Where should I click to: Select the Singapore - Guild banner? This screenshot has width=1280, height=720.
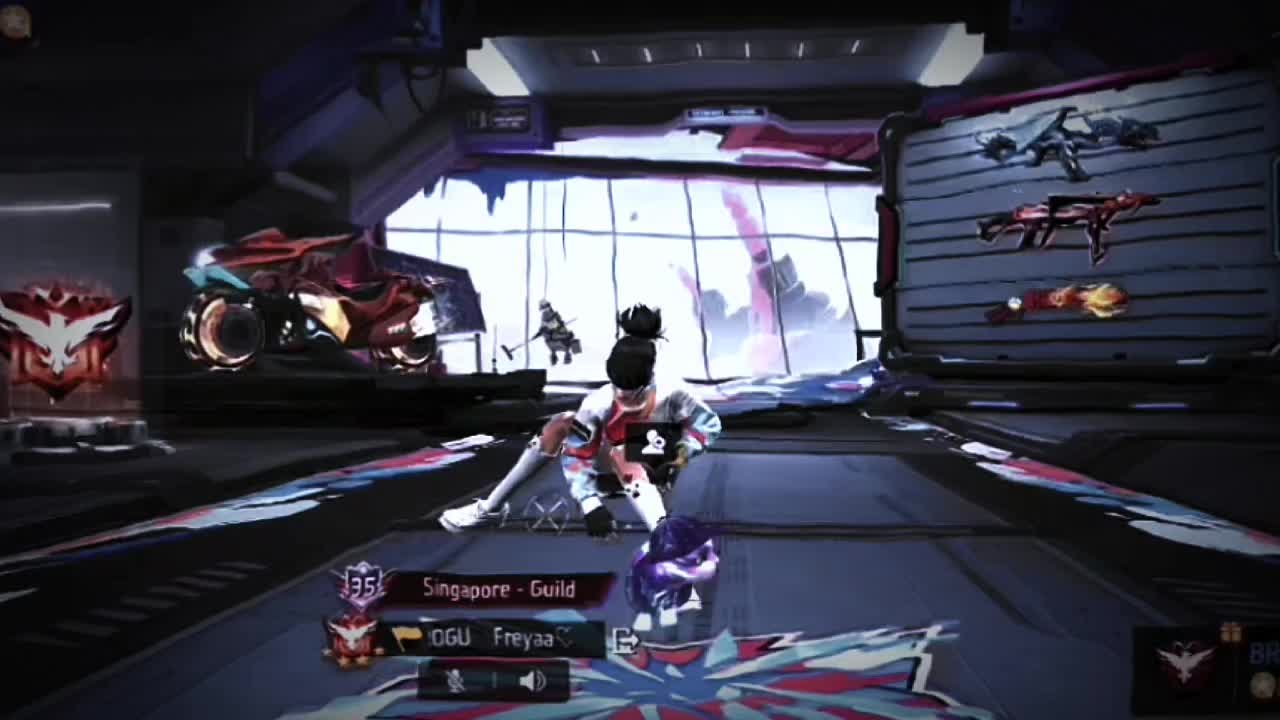(x=498, y=589)
